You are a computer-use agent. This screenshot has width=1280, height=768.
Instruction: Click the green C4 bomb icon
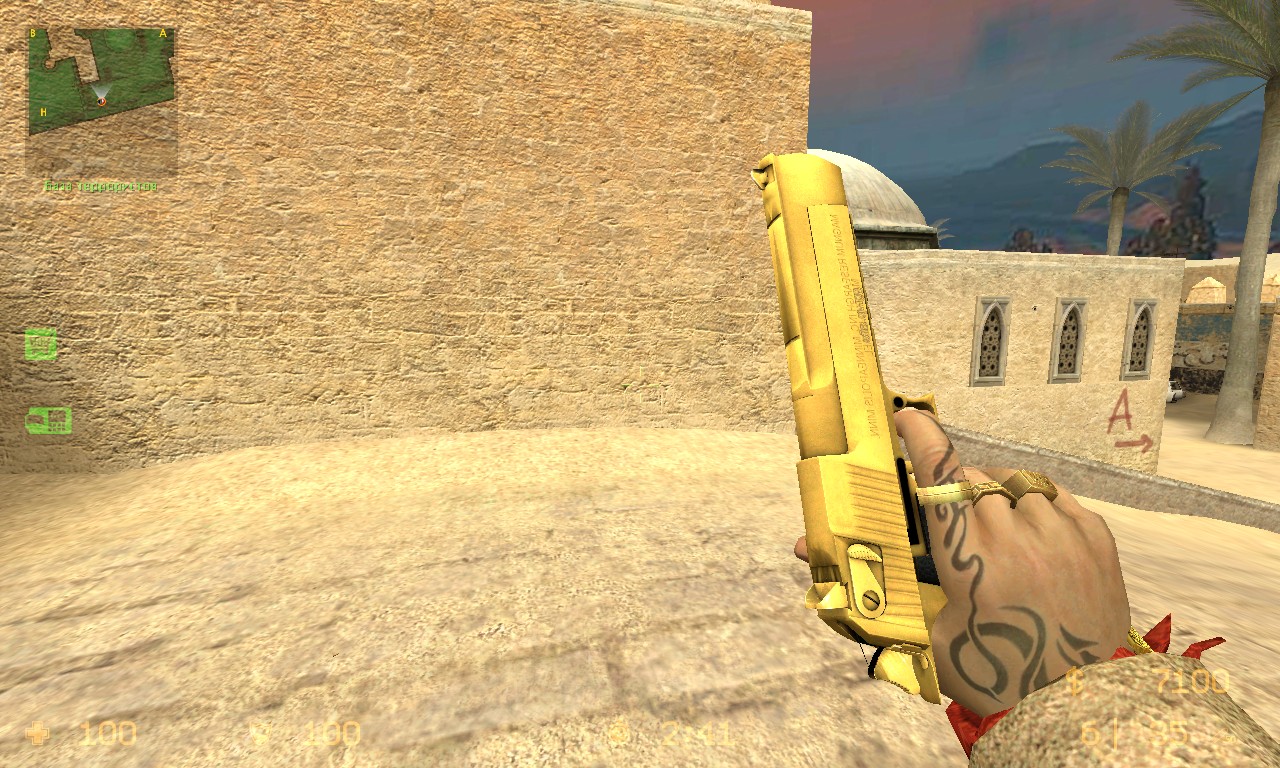48,420
